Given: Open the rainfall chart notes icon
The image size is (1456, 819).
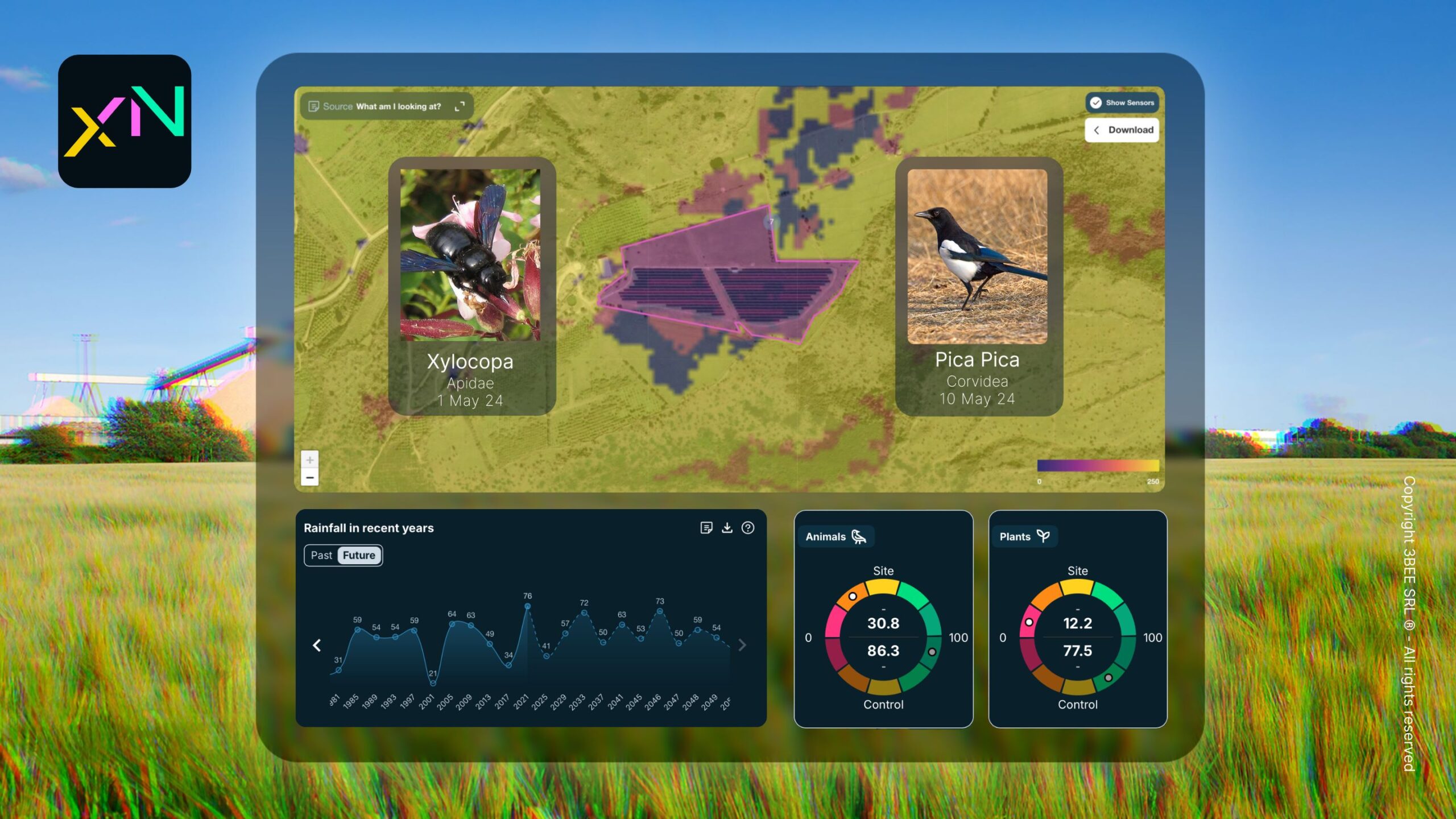Looking at the screenshot, I should tap(706, 528).
